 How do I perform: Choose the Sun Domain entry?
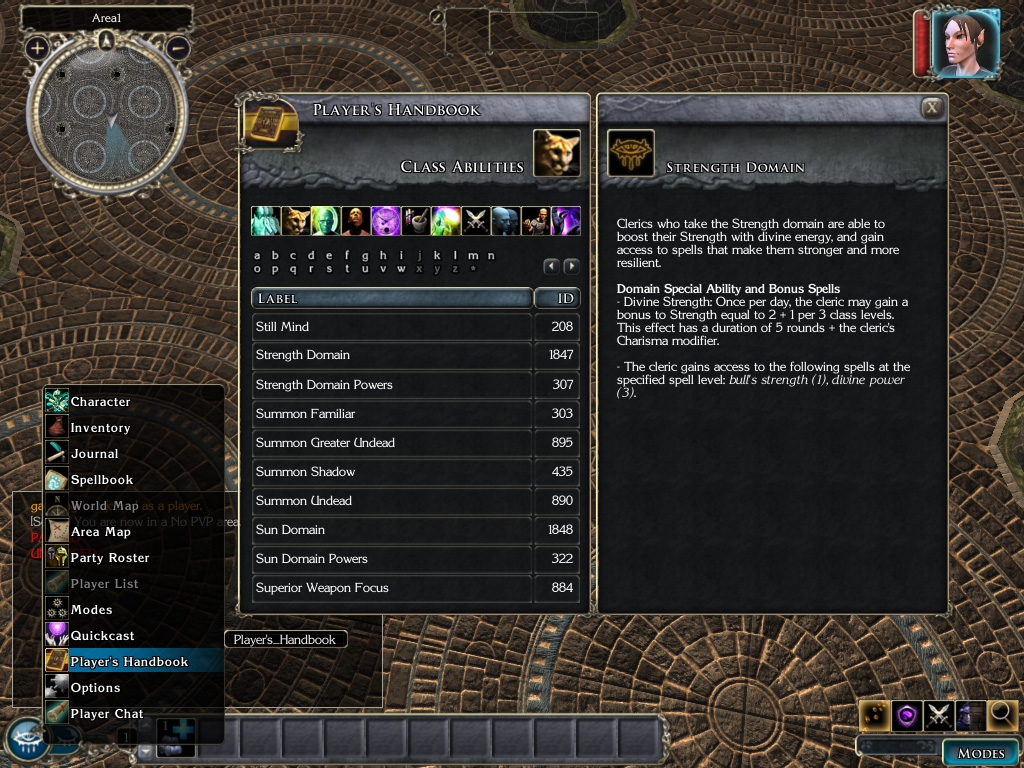(x=391, y=530)
